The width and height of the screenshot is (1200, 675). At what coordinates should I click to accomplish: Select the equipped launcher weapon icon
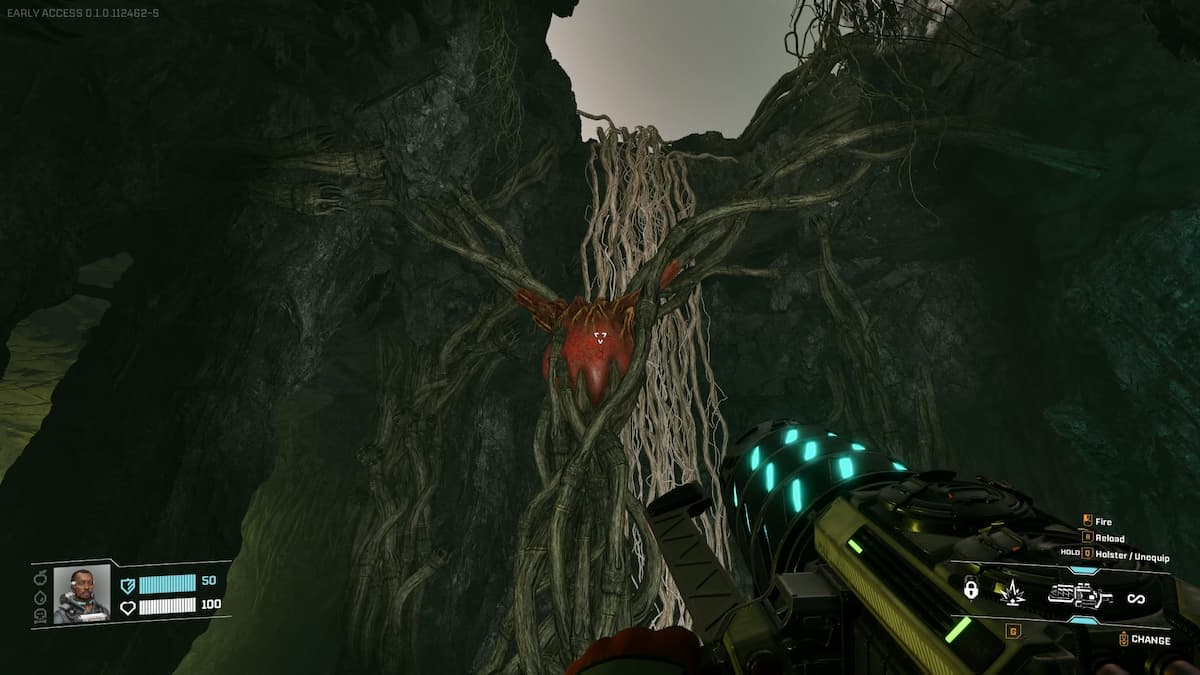click(x=1080, y=597)
